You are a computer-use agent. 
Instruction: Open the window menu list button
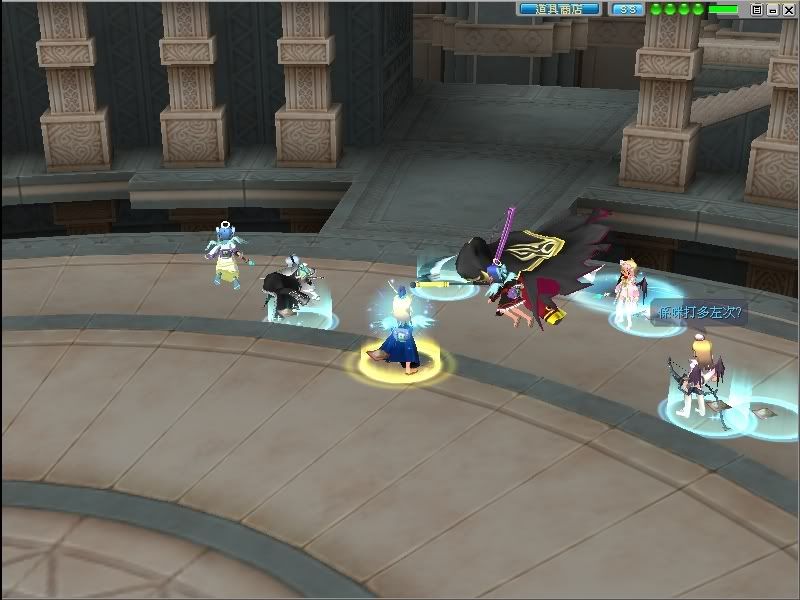tap(757, 9)
